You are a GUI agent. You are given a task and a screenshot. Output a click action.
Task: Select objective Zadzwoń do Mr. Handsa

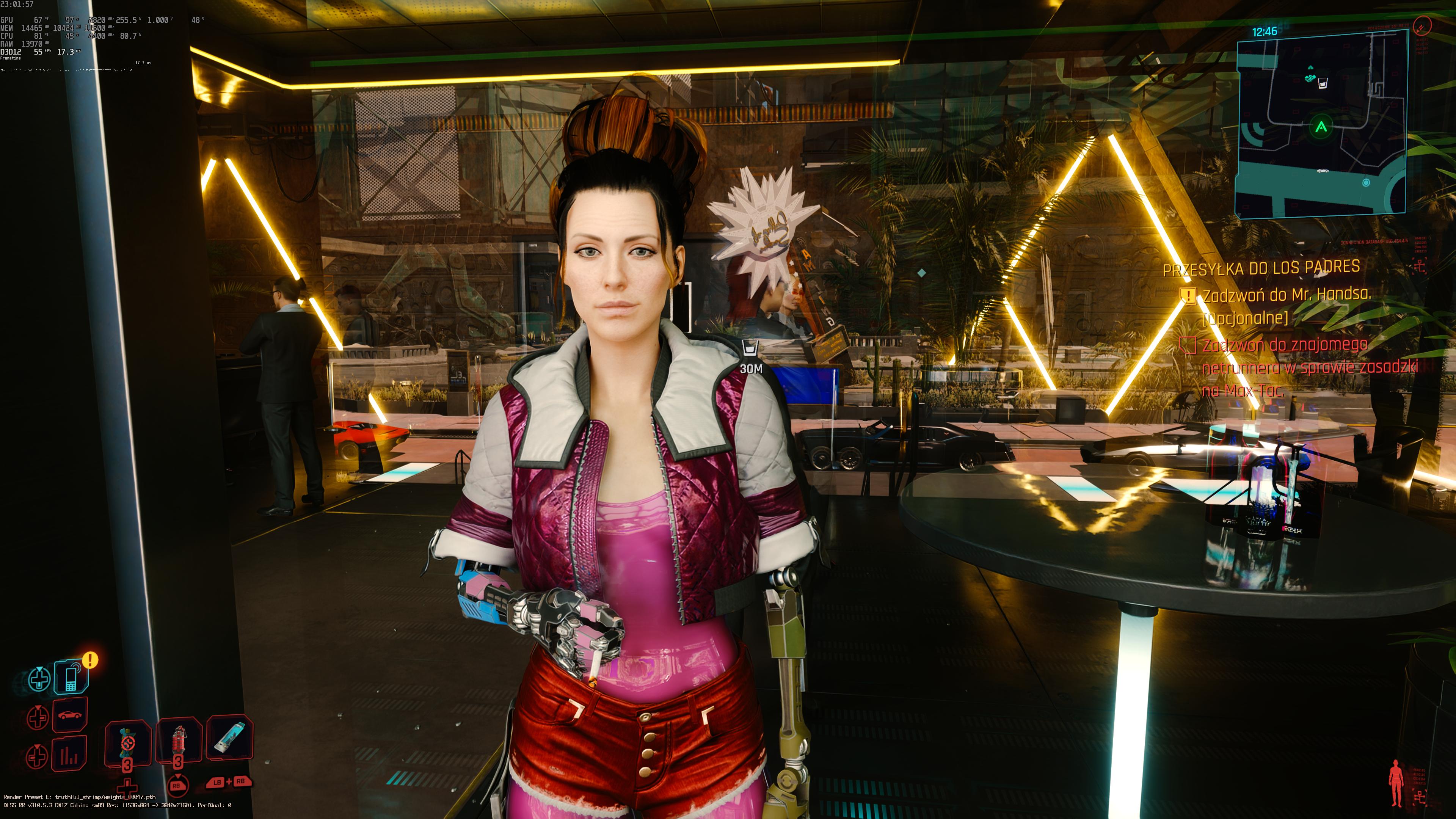(x=1286, y=295)
